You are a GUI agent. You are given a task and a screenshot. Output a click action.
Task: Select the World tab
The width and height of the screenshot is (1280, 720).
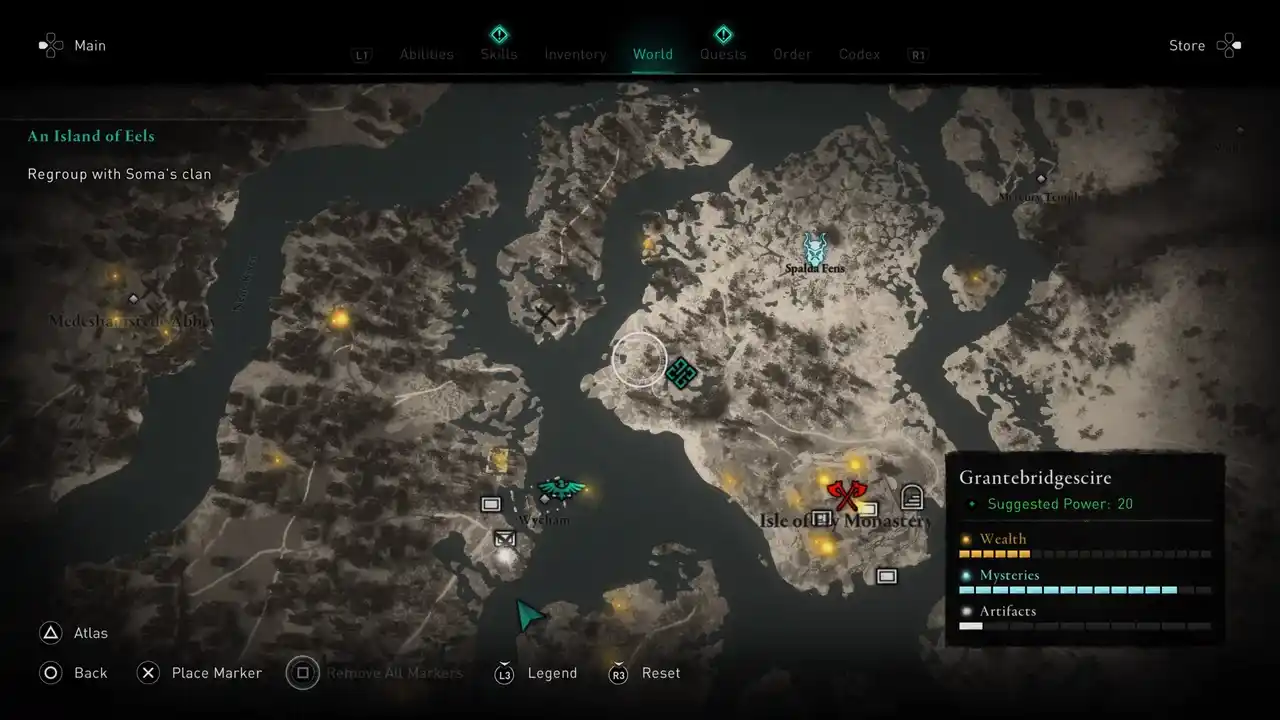pyautogui.click(x=653, y=54)
